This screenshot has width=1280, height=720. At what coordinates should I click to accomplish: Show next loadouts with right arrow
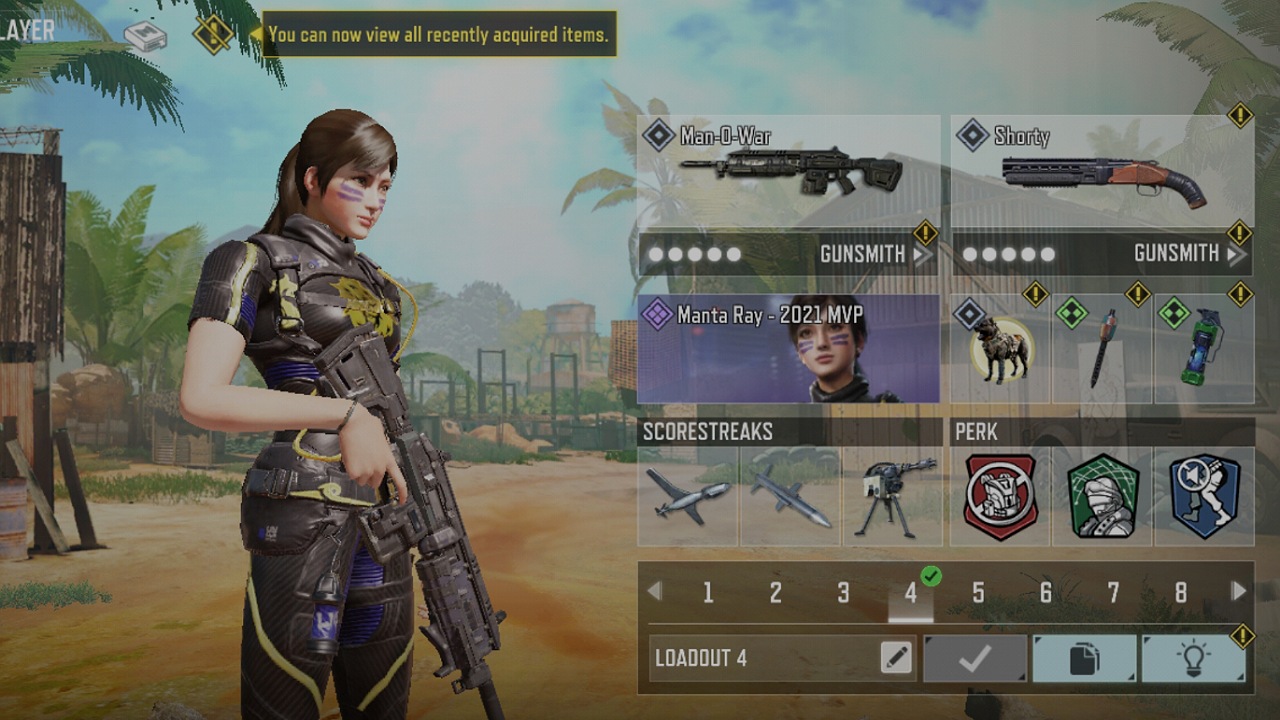point(1239,591)
